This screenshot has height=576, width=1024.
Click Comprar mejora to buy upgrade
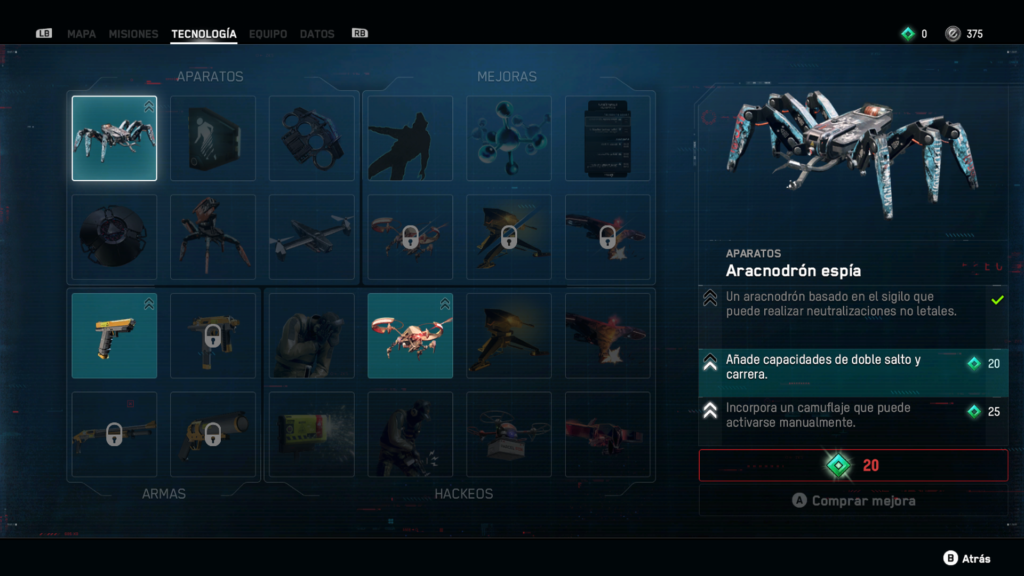pyautogui.click(x=853, y=501)
